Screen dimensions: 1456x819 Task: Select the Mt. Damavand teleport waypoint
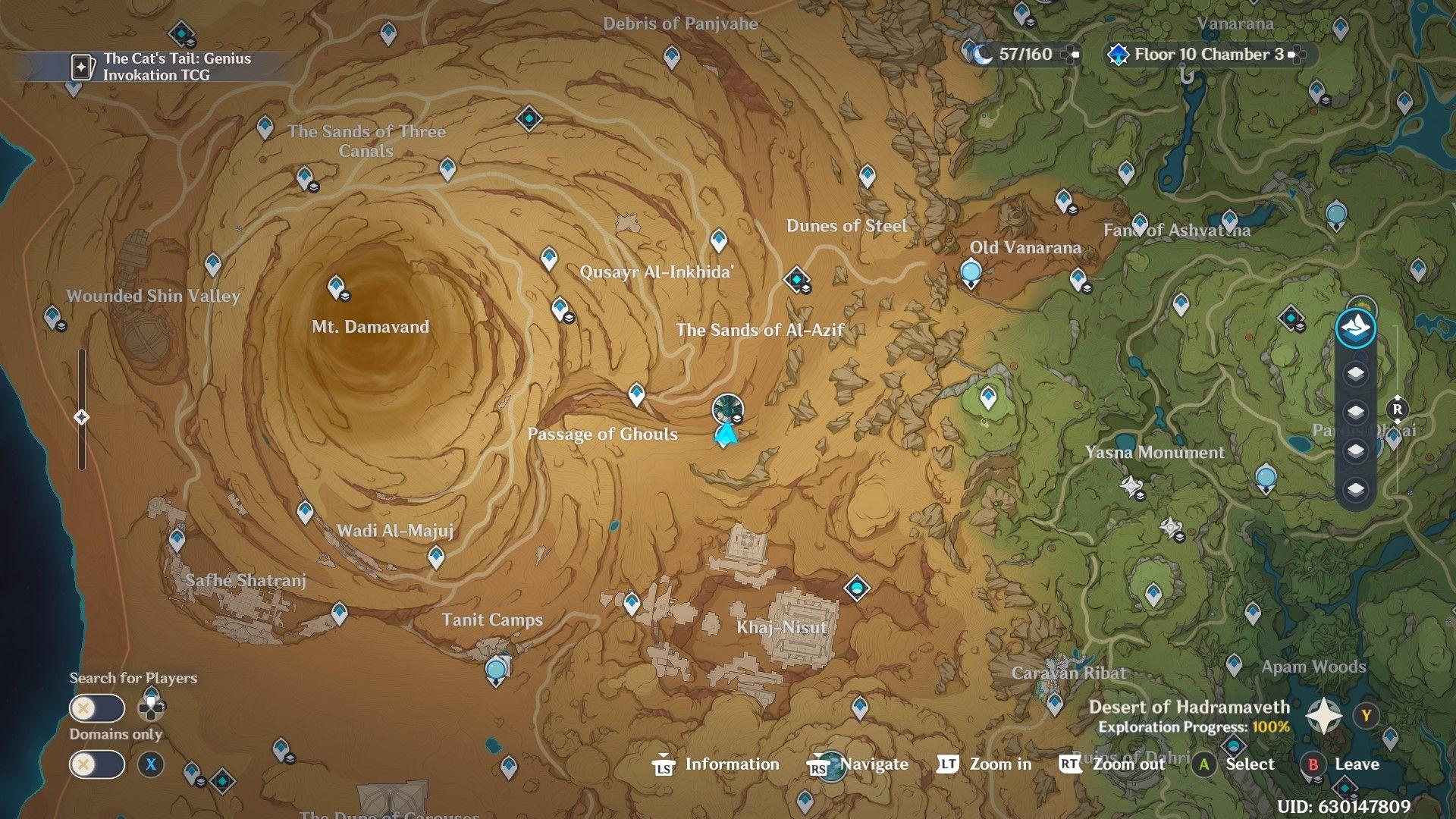[336, 287]
